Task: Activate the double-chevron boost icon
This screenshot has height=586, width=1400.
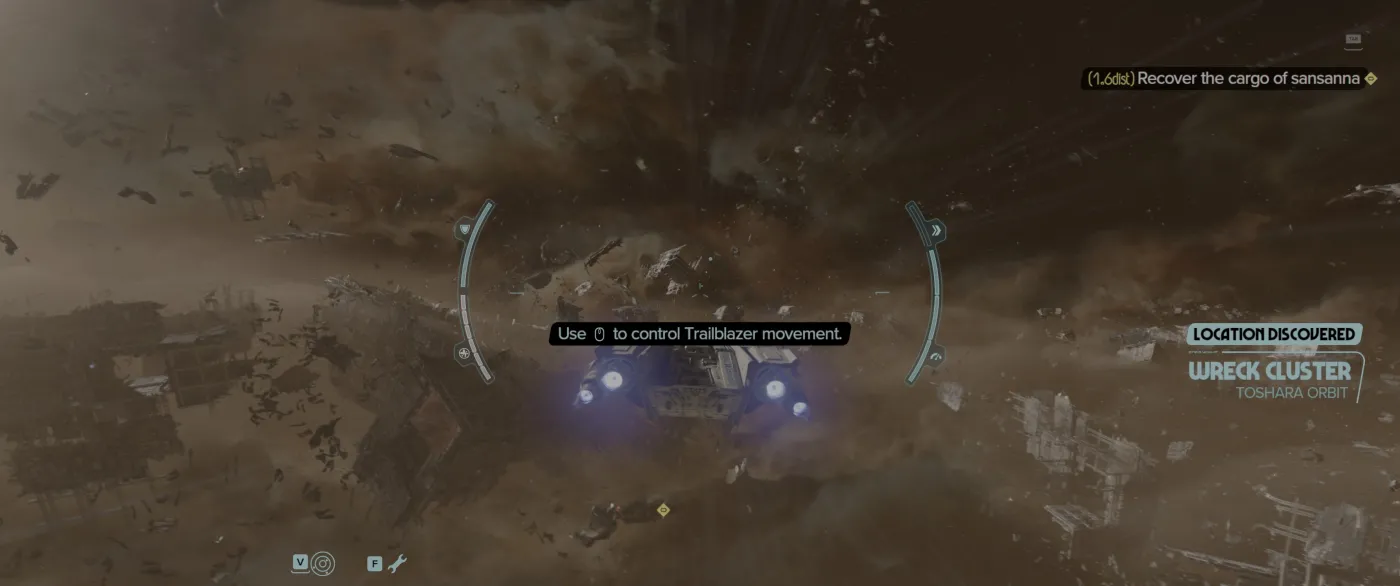Action: [x=936, y=231]
